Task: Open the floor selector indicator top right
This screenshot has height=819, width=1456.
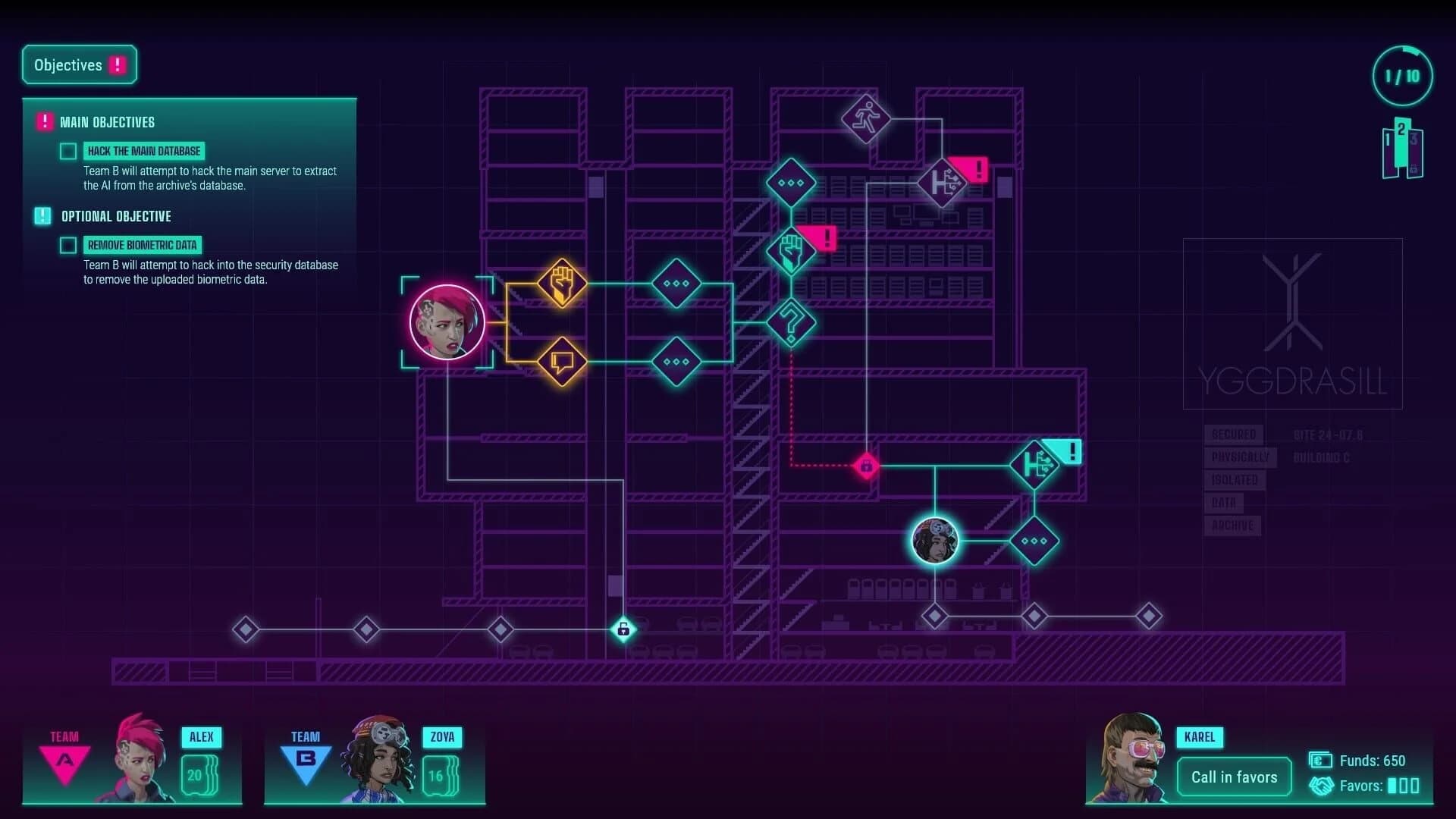Action: pyautogui.click(x=1402, y=150)
